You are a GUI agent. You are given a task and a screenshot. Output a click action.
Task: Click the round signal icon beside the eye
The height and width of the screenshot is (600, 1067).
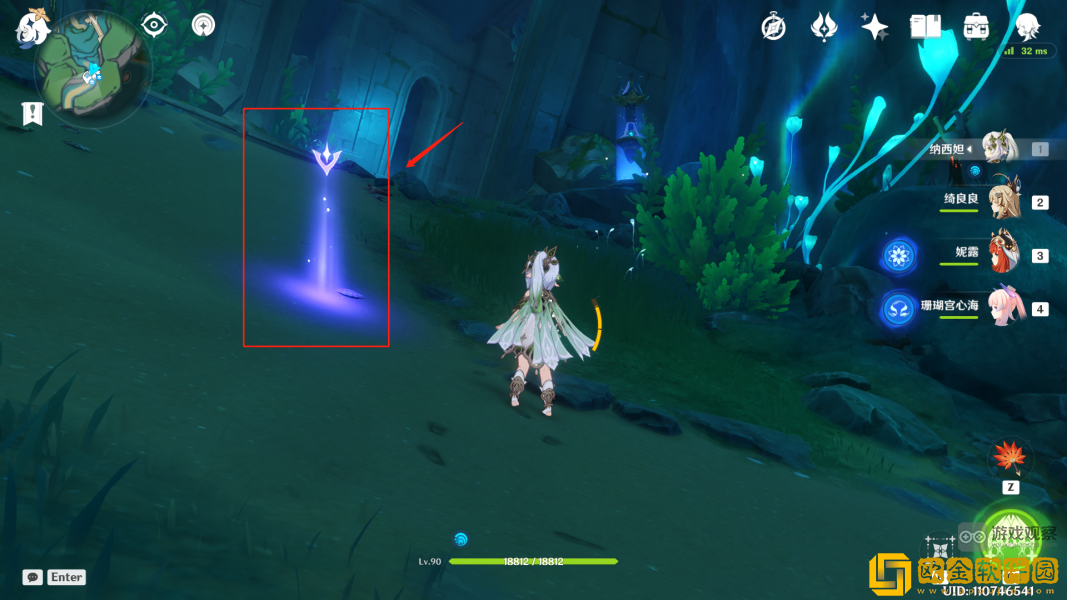pos(203,24)
